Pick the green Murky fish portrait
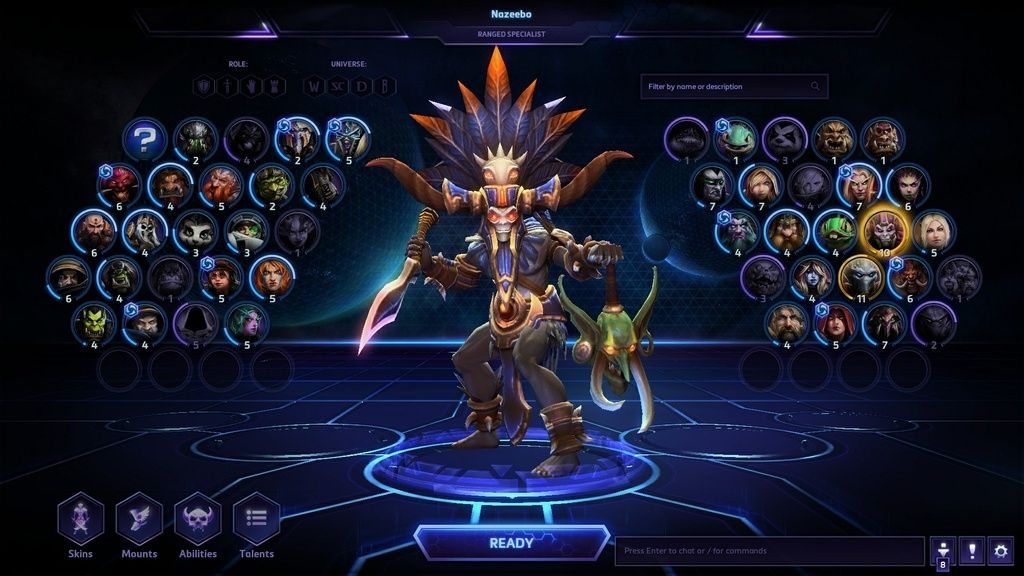 pyautogui.click(x=737, y=137)
